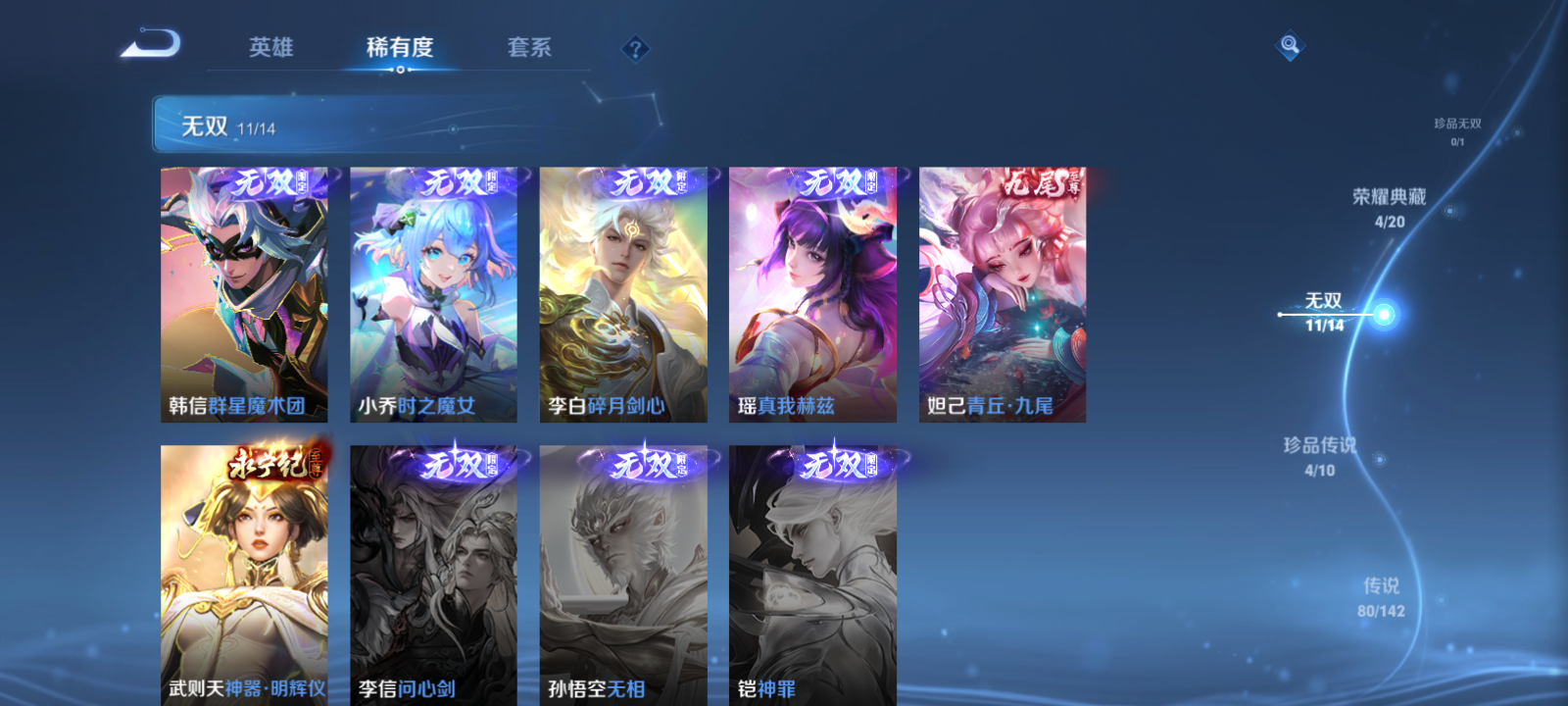Switch to the 英雄 tab

[x=272, y=47]
